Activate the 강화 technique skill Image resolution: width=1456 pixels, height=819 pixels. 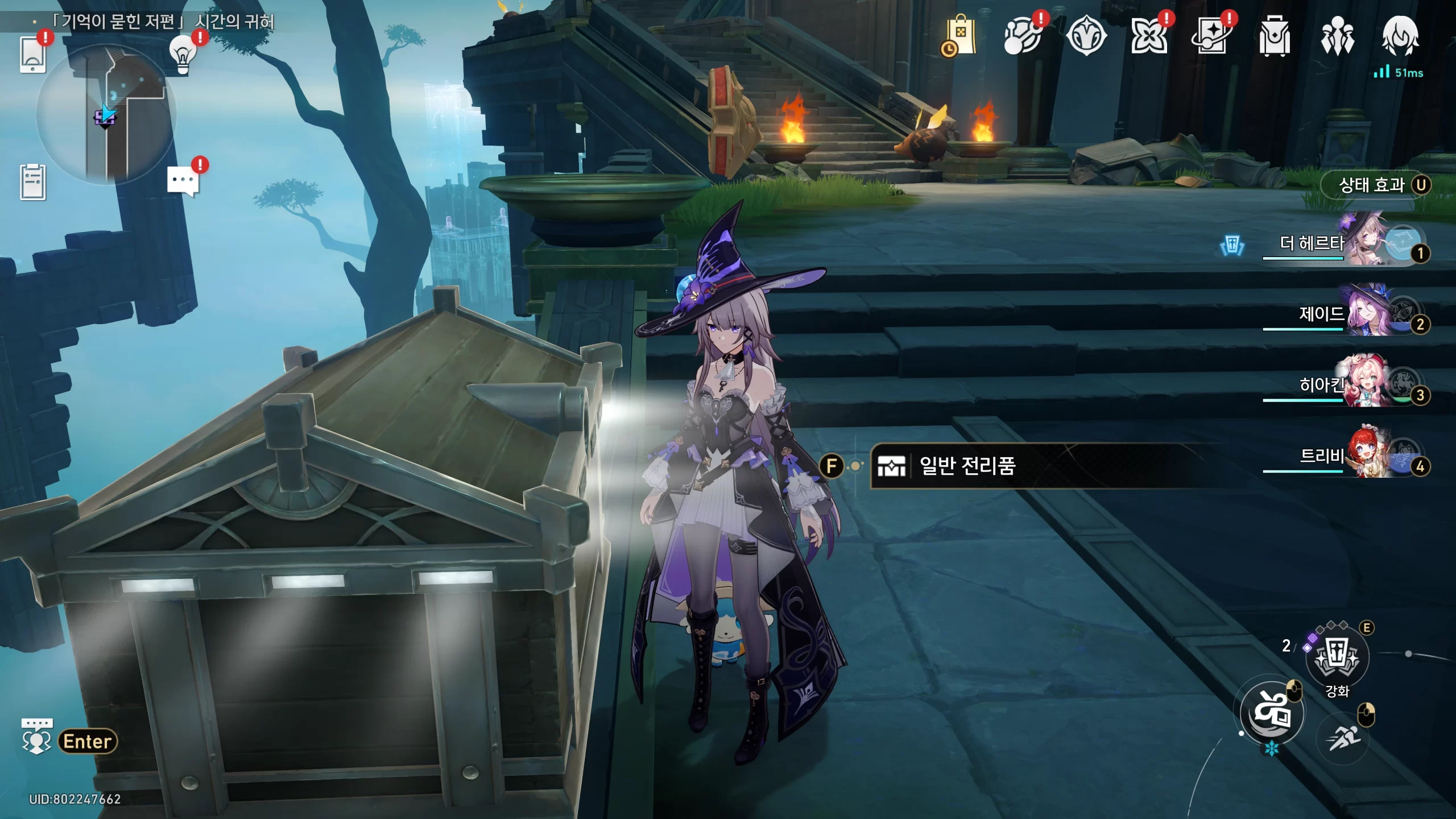(x=1337, y=657)
